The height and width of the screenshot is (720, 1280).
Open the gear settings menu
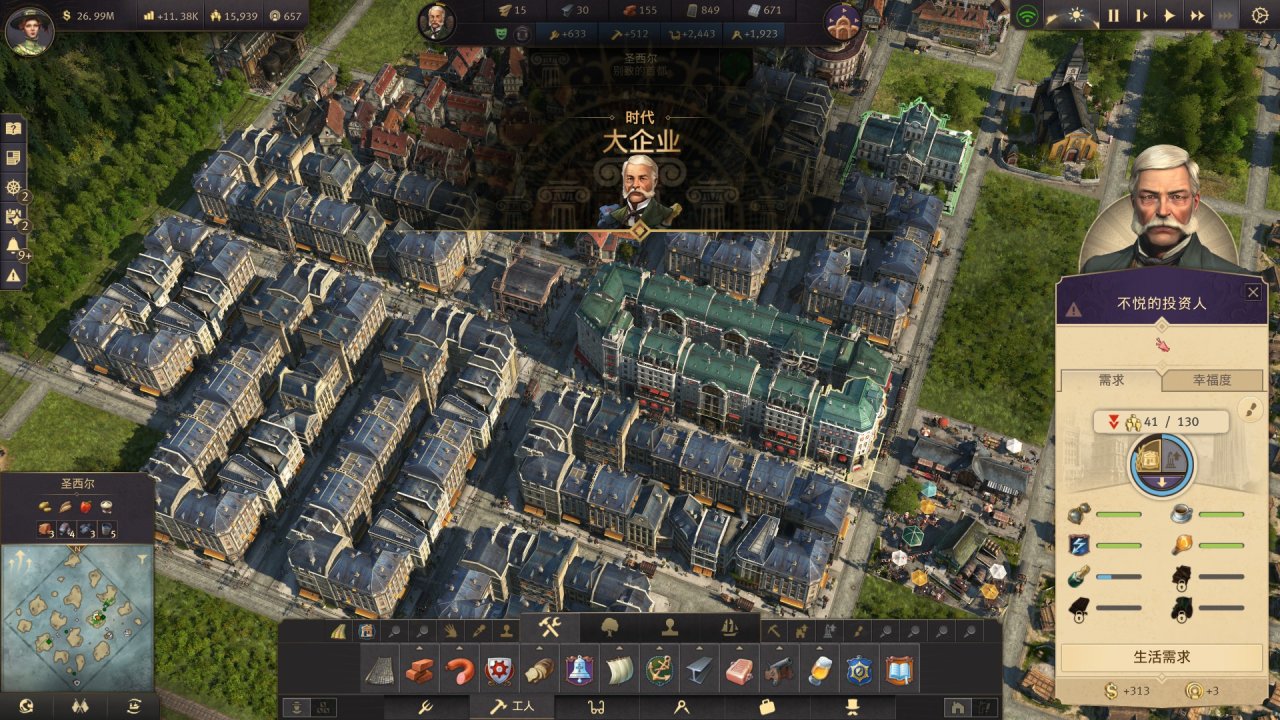point(1259,15)
